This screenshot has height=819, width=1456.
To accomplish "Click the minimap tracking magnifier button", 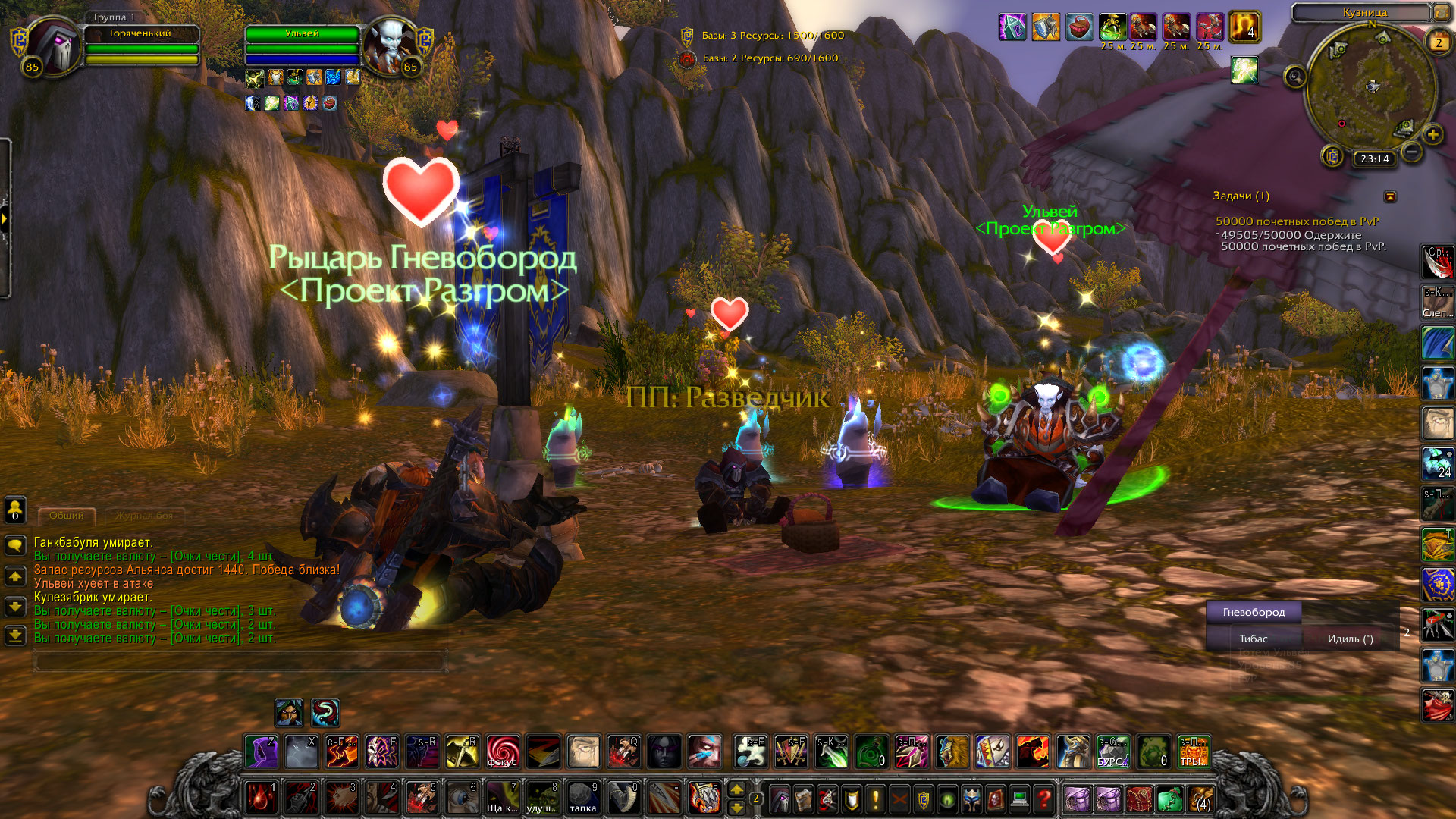I will click(x=1294, y=77).
